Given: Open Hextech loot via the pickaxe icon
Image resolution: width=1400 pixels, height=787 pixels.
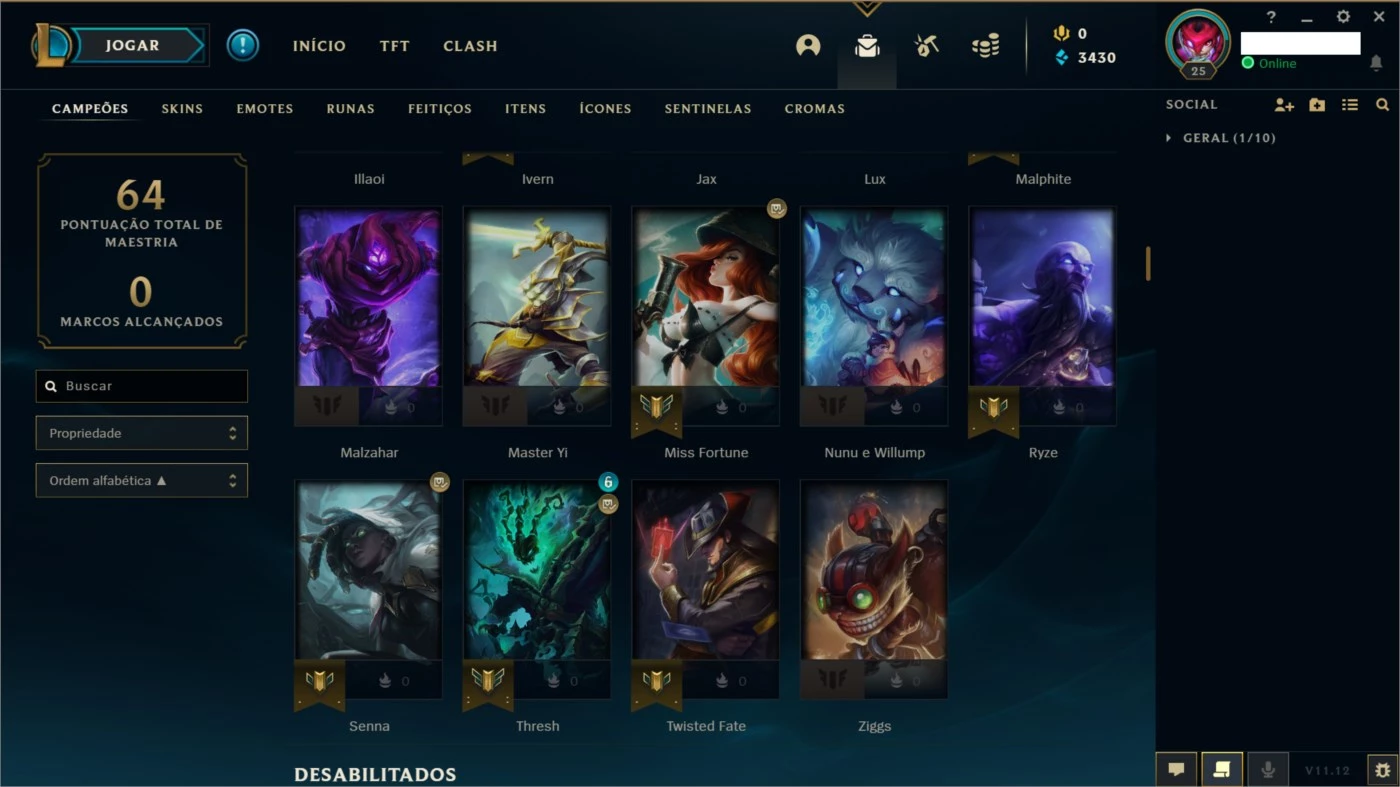Looking at the screenshot, I should (x=926, y=44).
